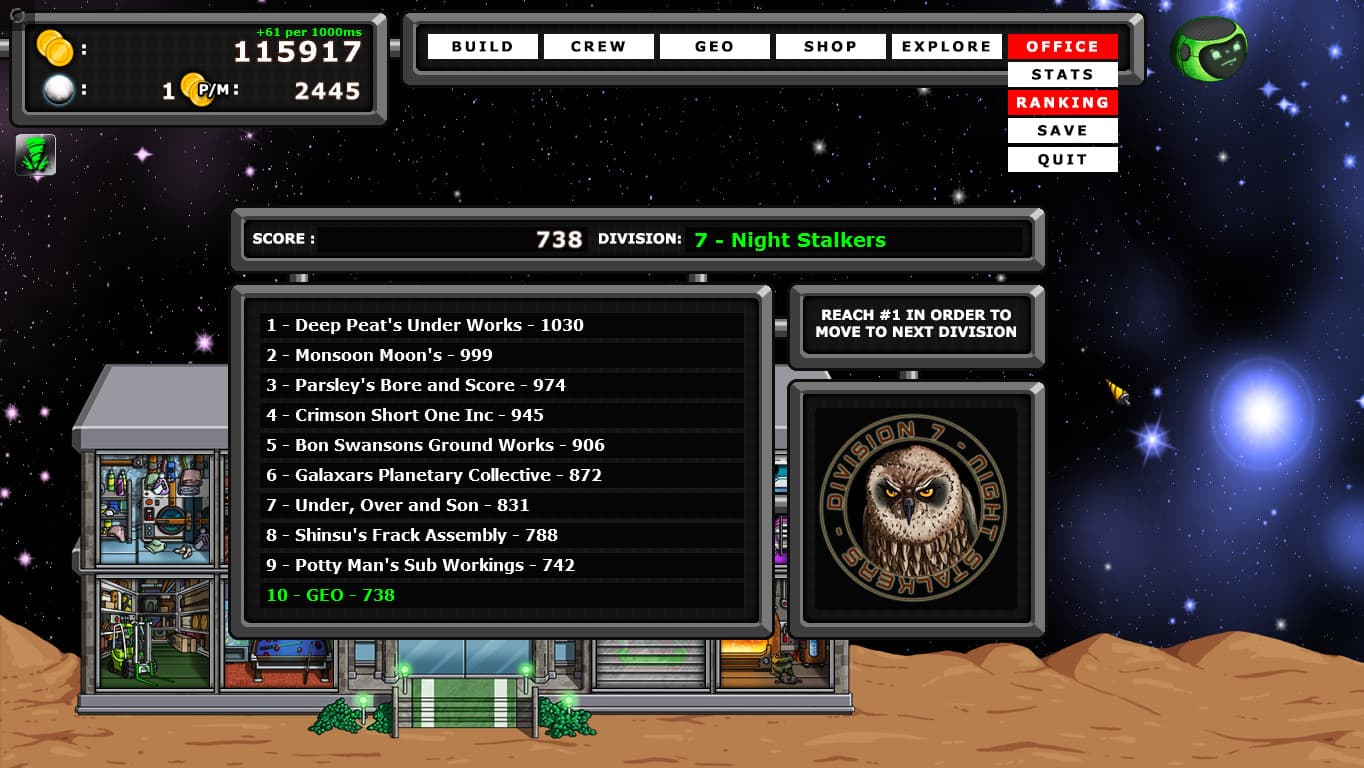Select EXPLORE from the top bar

[946, 45]
